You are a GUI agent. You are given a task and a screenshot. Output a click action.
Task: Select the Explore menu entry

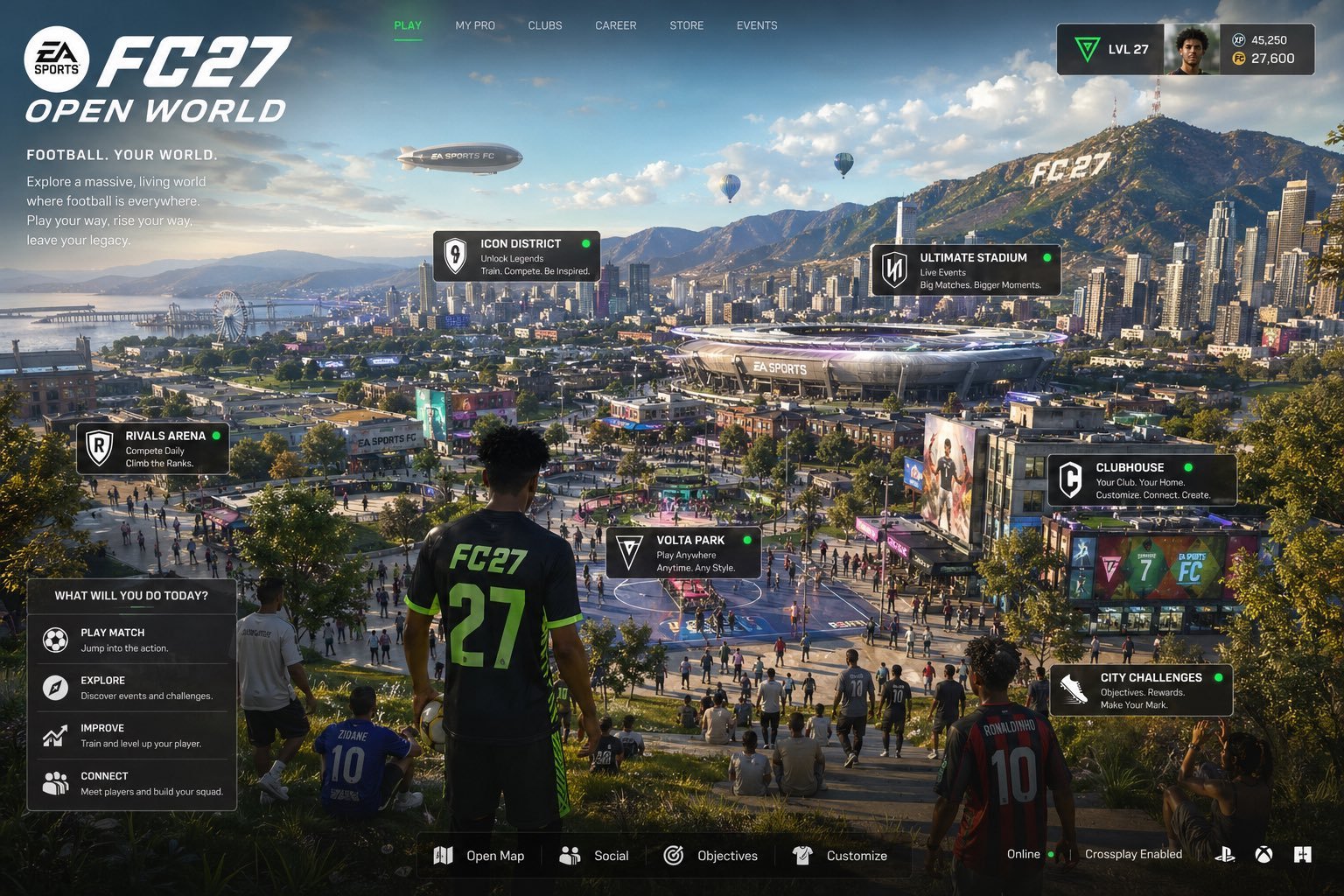[131, 688]
